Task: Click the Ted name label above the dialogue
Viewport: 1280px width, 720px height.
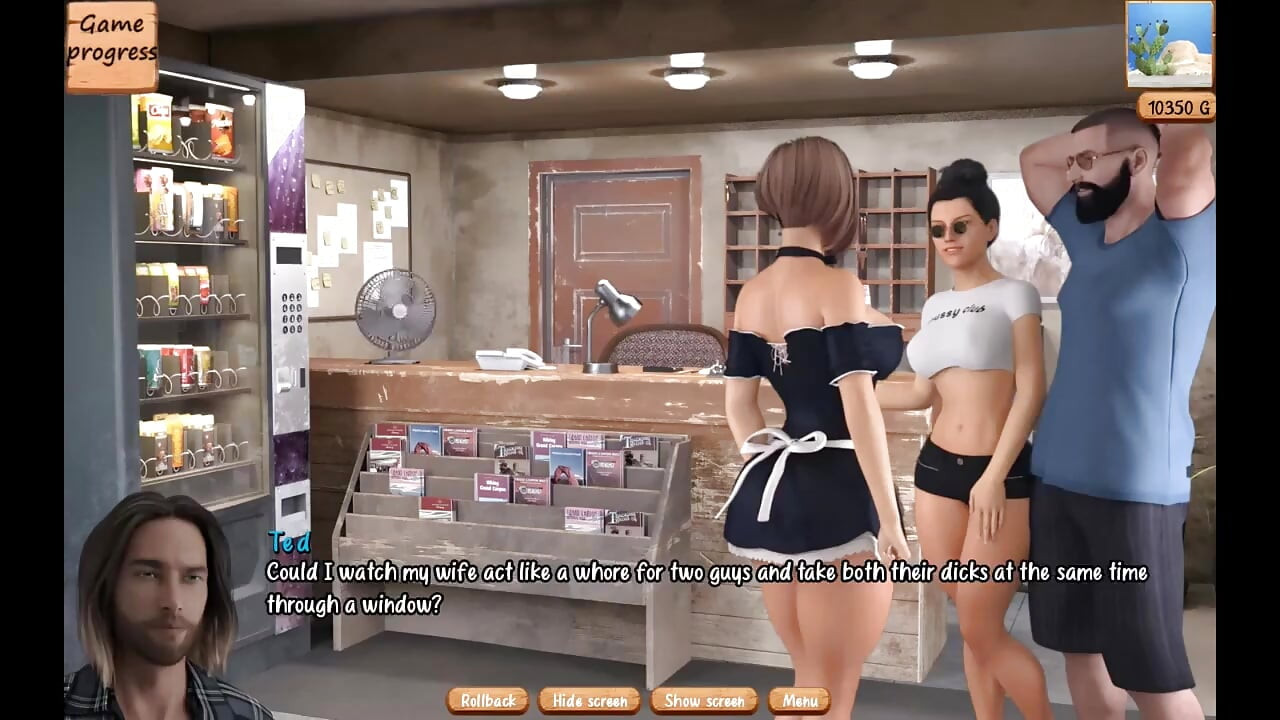Action: 288,544
